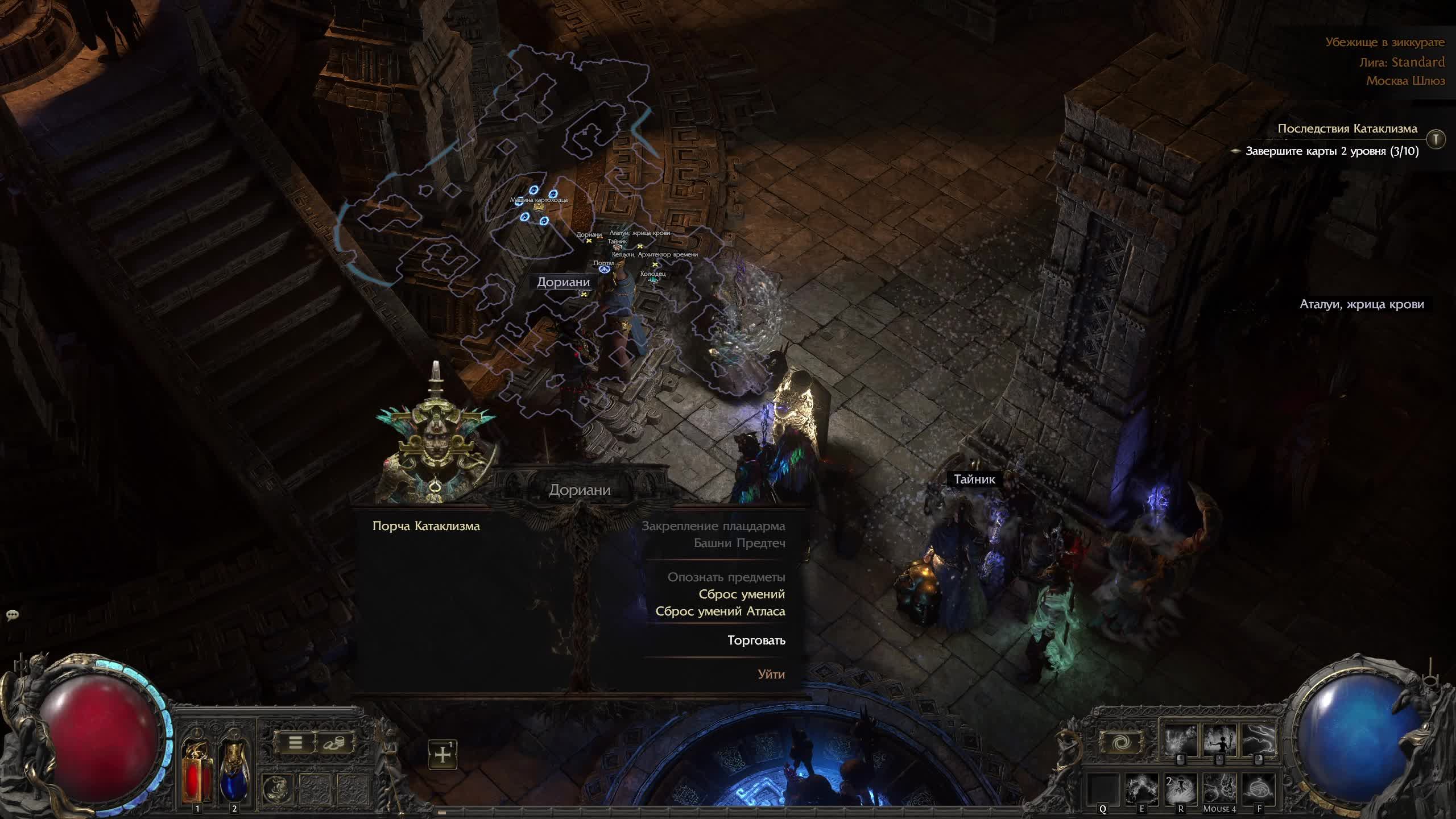Select the Порча Катаклизма dialogue topic
Viewport: 1456px width, 819px height.
click(x=426, y=526)
